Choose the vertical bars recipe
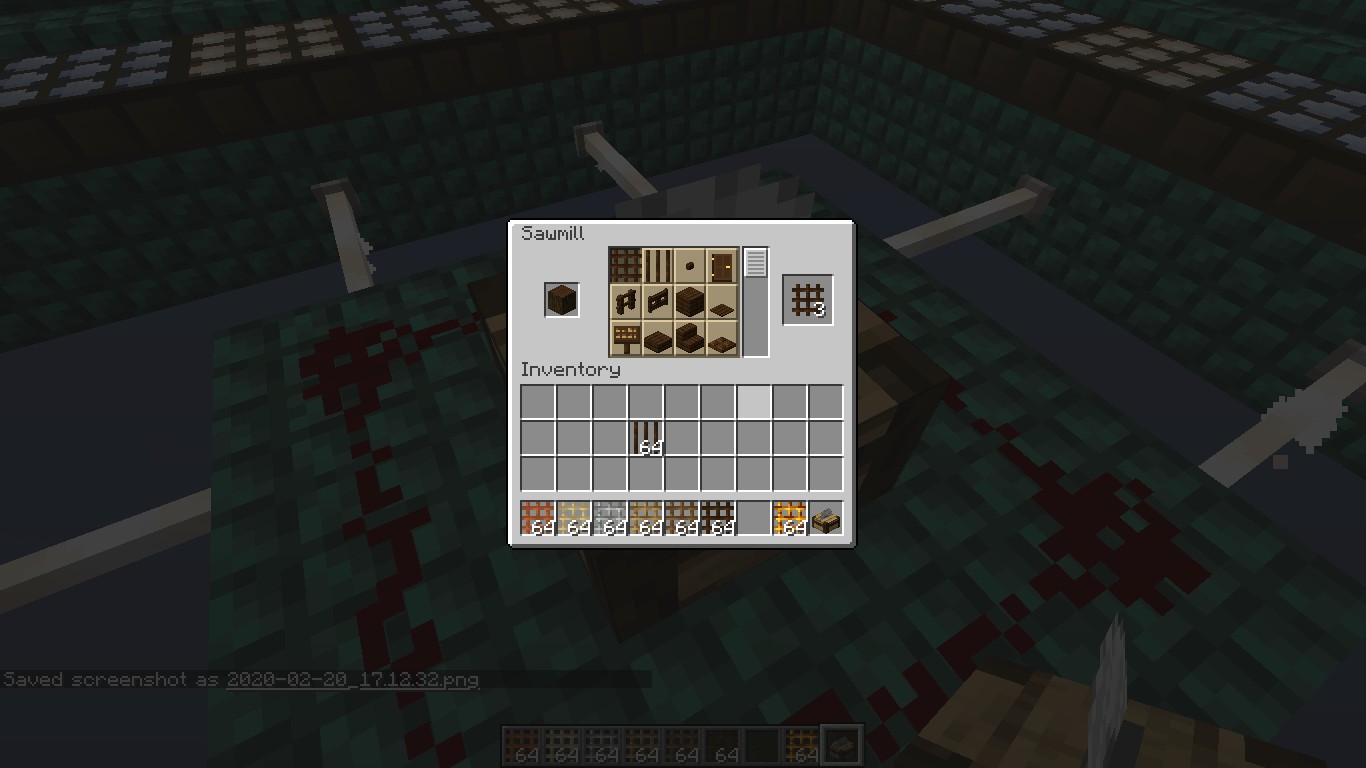Image resolution: width=1366 pixels, height=768 pixels. [x=657, y=266]
